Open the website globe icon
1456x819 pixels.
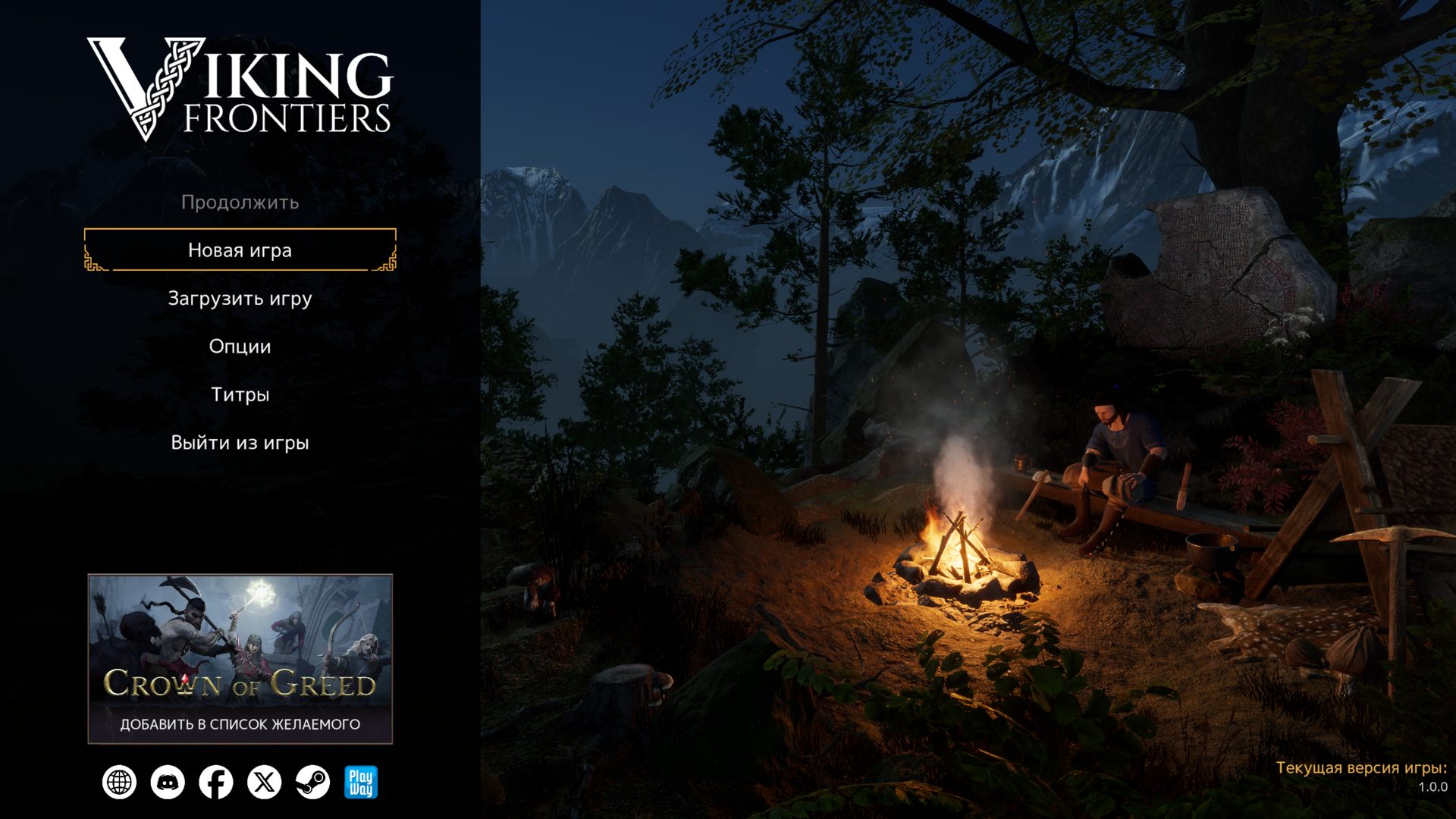[120, 783]
